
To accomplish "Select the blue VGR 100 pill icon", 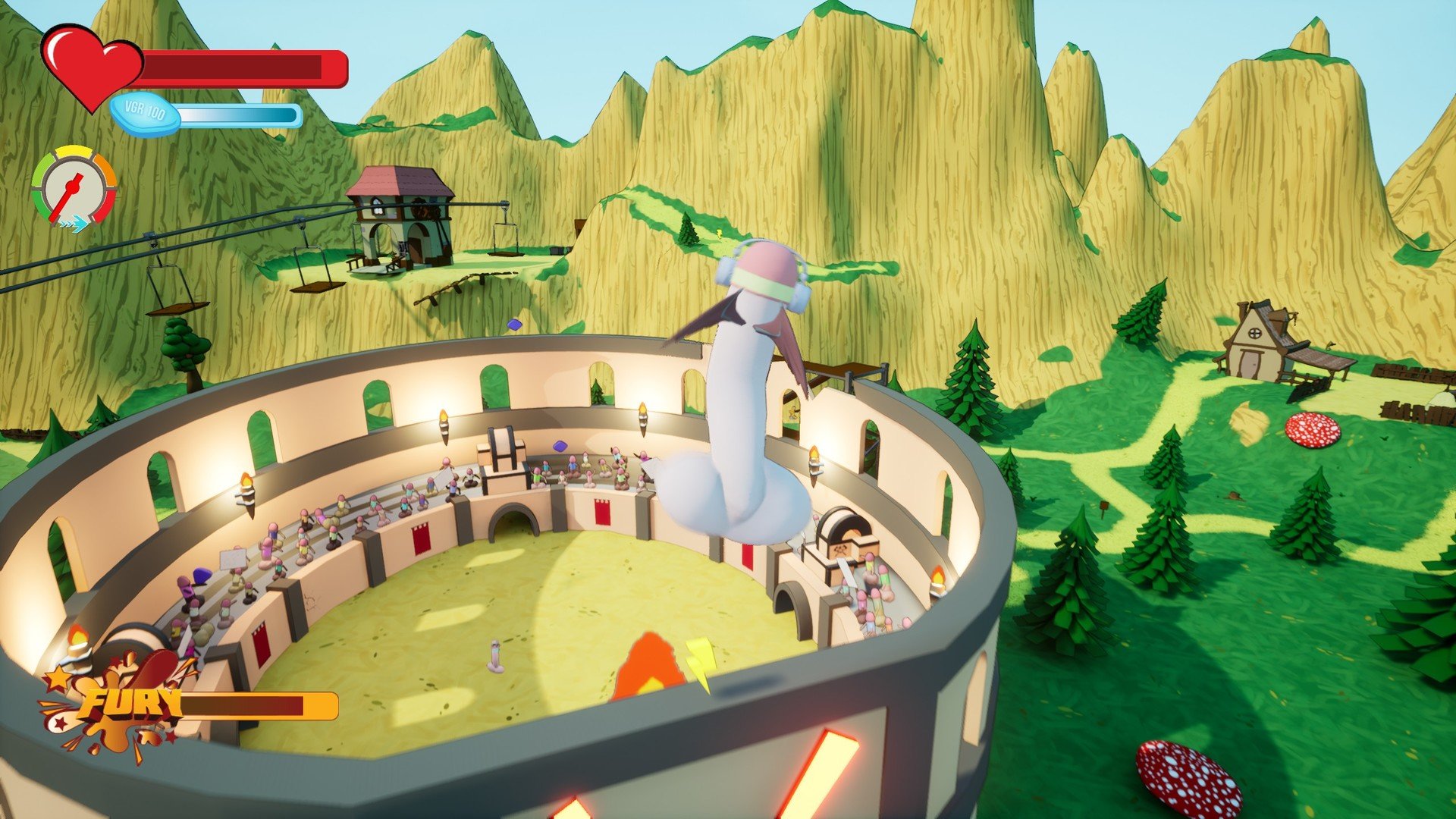I will (x=146, y=114).
